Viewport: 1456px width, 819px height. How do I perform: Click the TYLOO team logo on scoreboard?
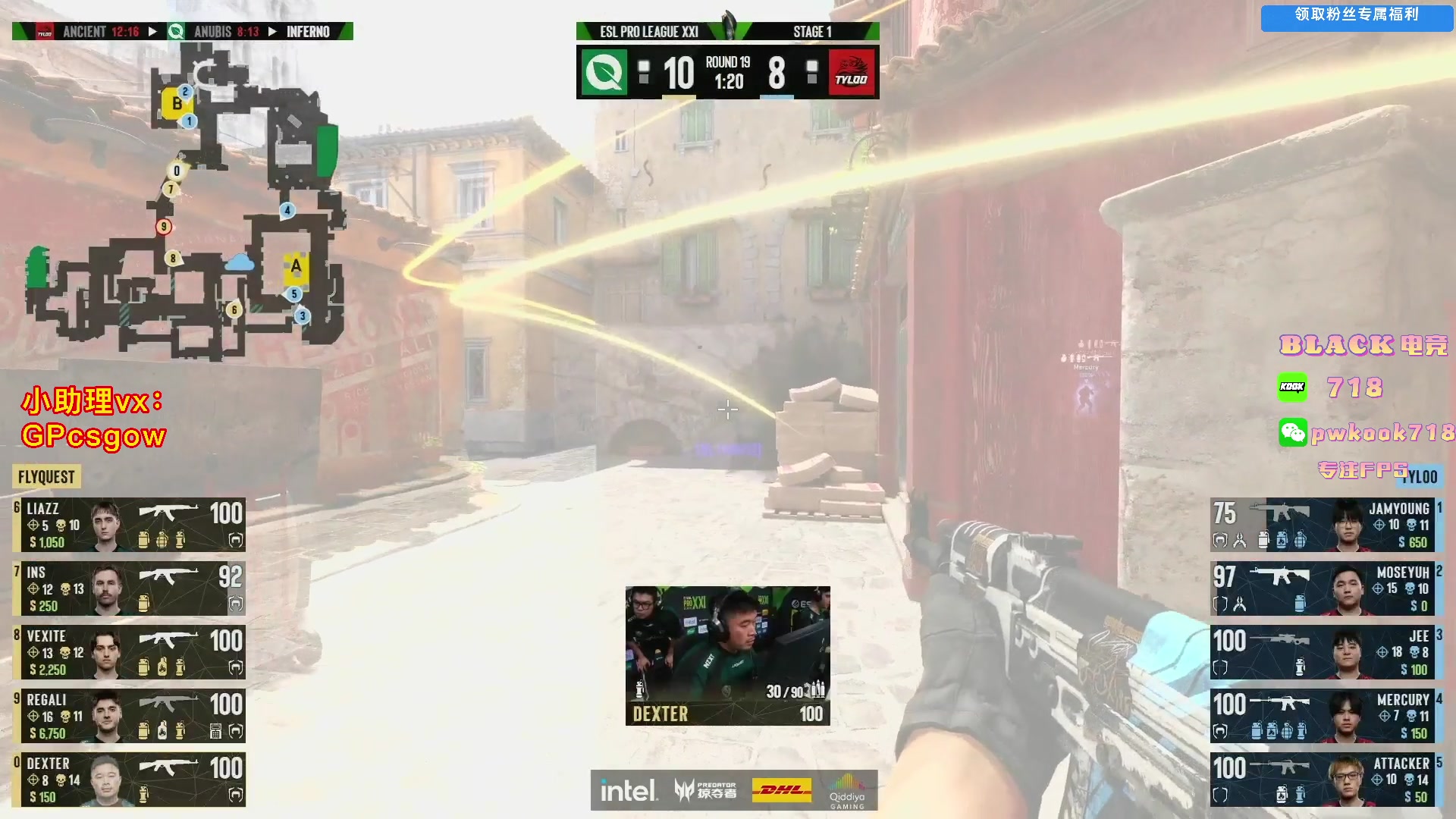[x=852, y=73]
